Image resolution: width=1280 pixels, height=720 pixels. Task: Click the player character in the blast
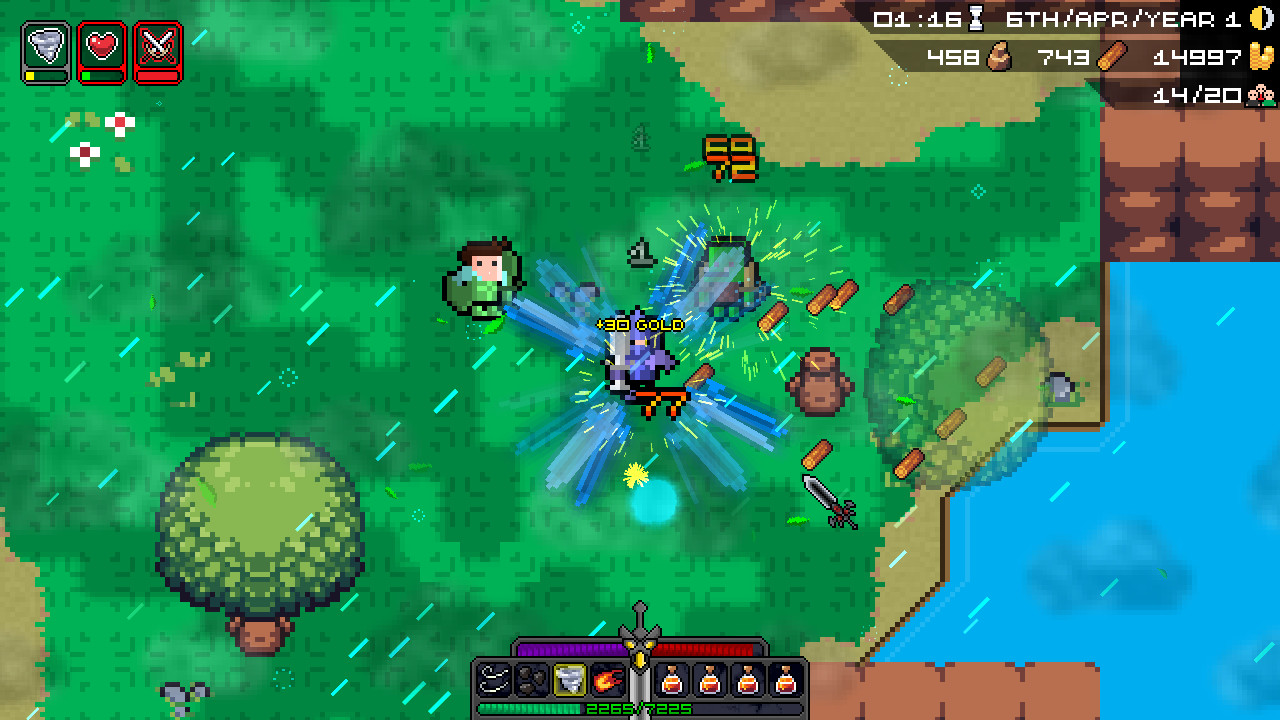tap(640, 370)
